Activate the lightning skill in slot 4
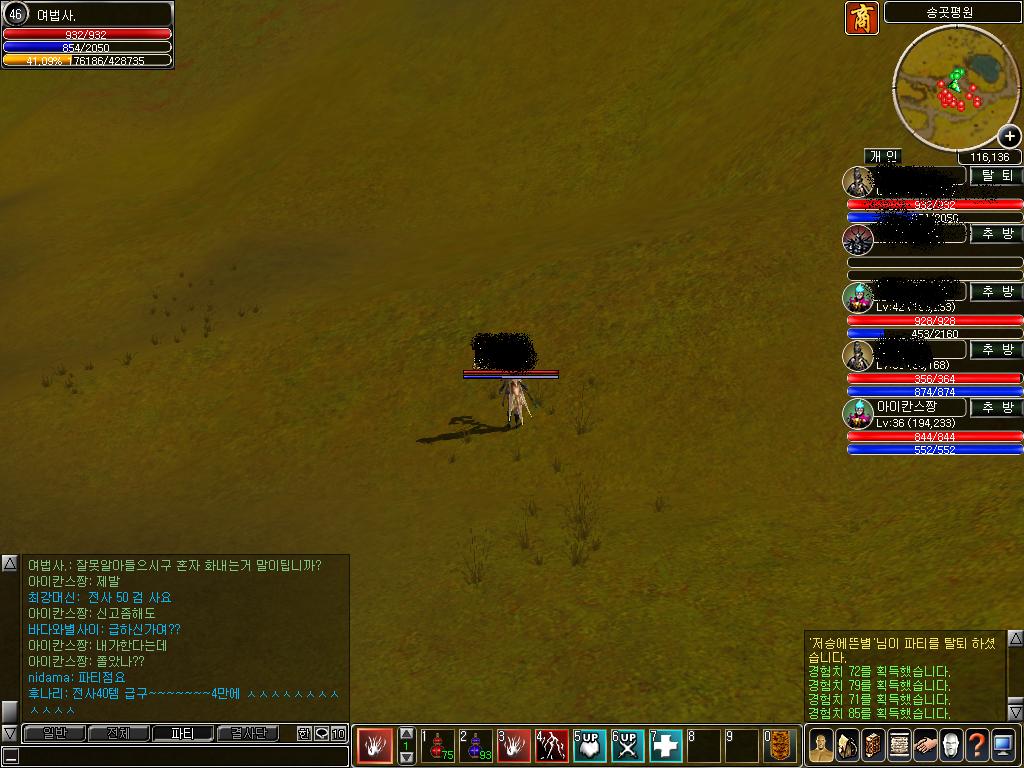This screenshot has width=1024, height=768. 552,746
